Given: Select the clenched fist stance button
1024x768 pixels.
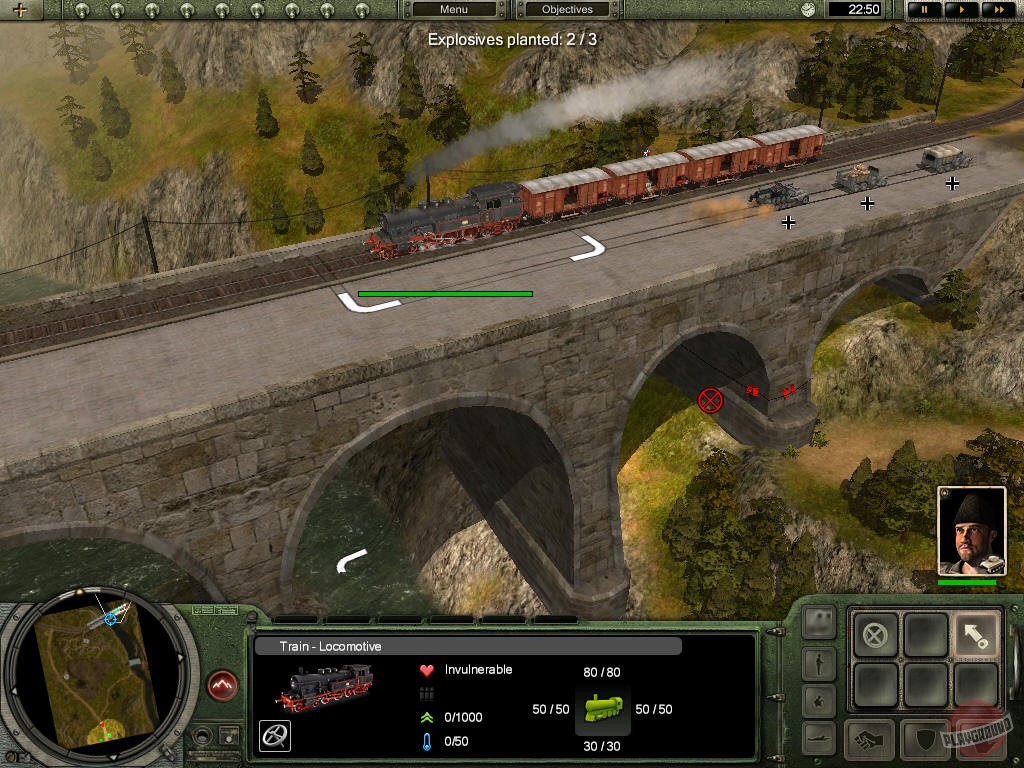Looking at the screenshot, I should pyautogui.click(x=869, y=740).
